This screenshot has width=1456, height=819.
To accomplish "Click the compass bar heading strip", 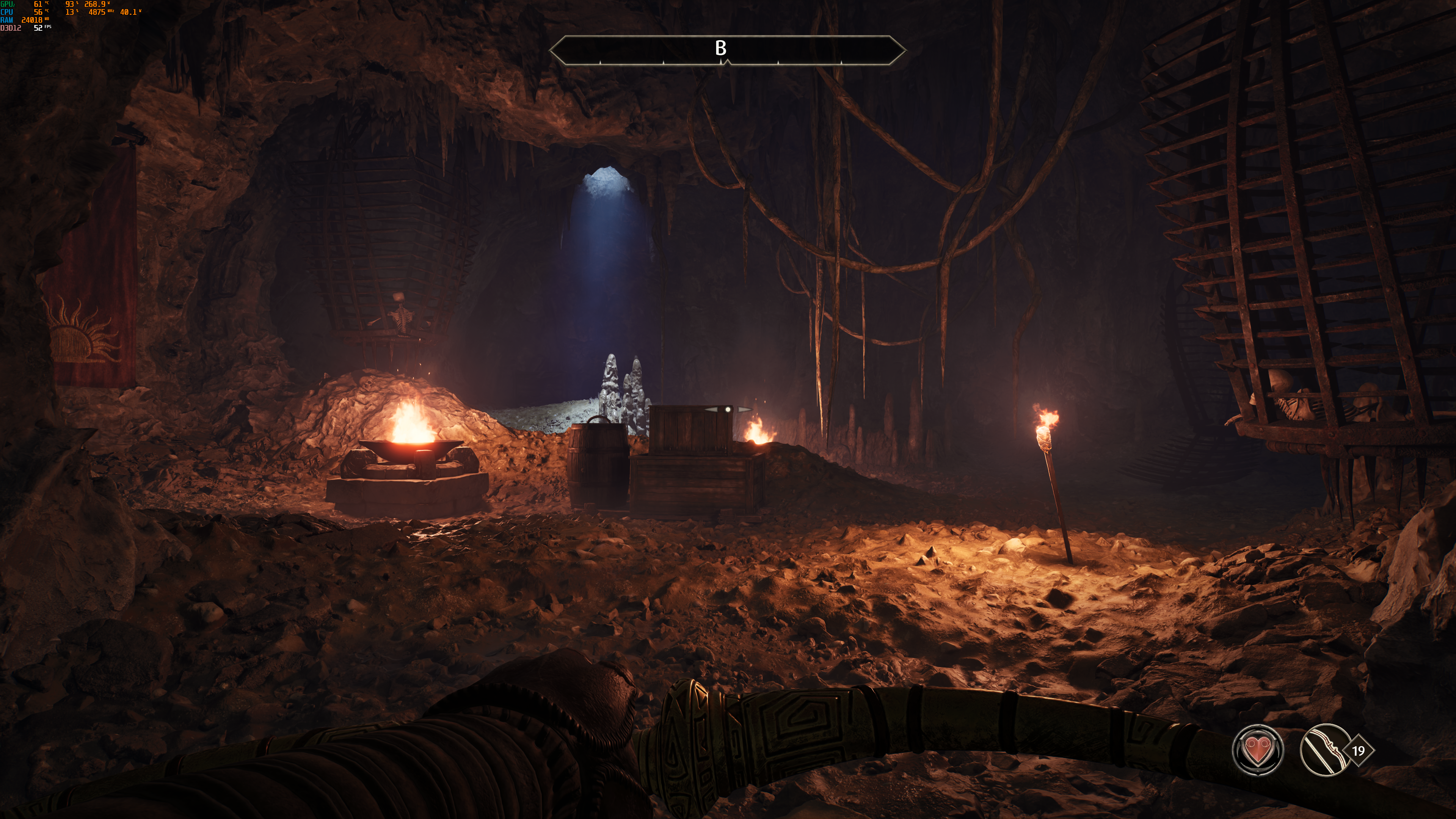I will (728, 50).
